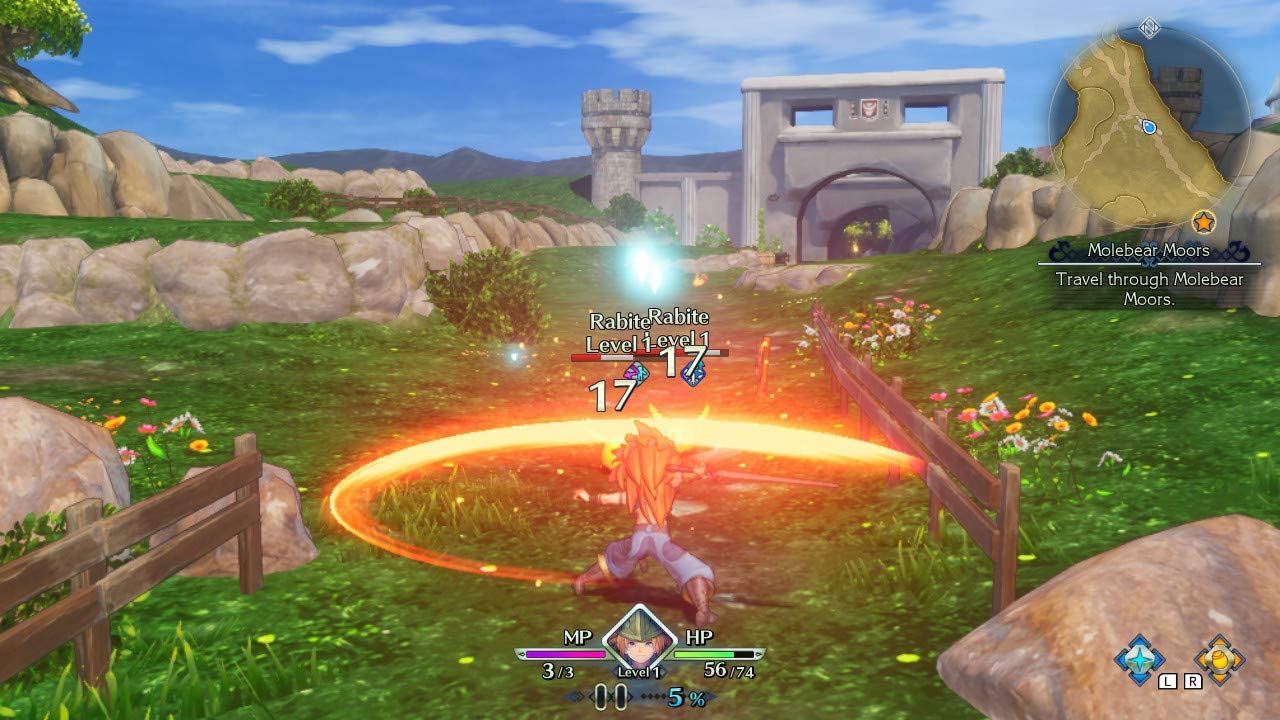Click the Molebear Moors location title

click(1148, 250)
